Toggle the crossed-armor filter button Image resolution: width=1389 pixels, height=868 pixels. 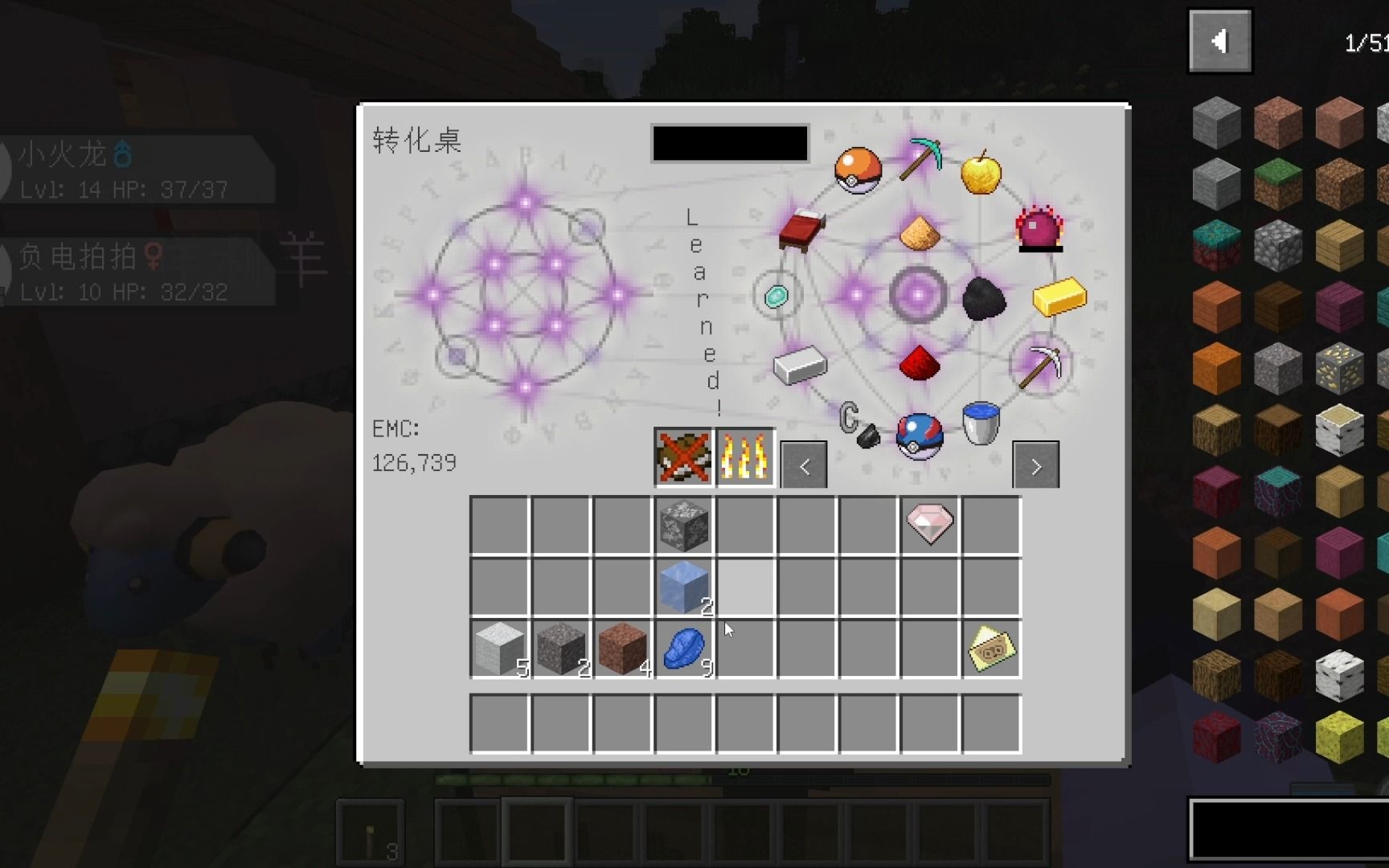682,457
